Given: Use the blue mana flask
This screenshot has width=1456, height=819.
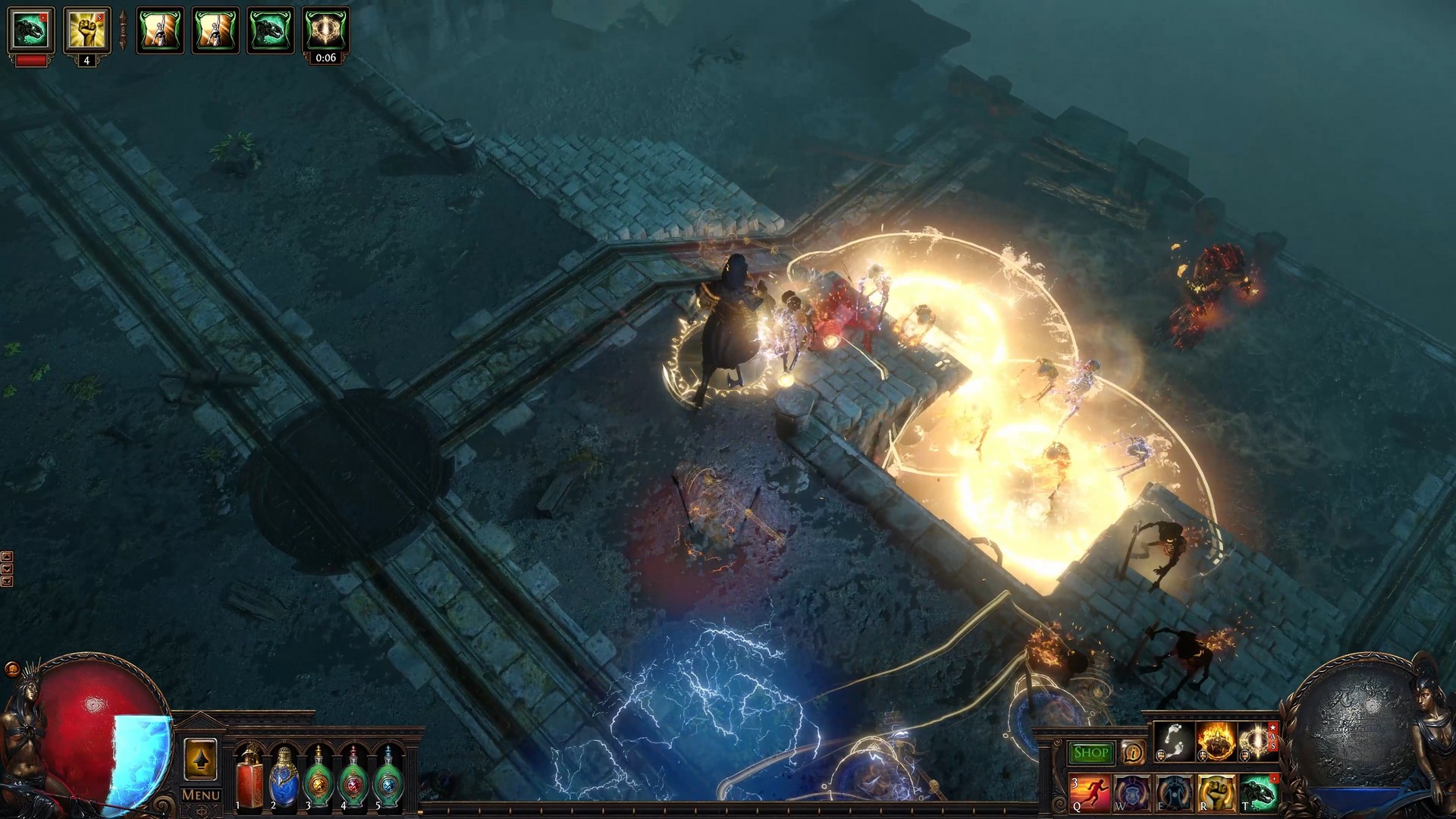Looking at the screenshot, I should point(284,778).
